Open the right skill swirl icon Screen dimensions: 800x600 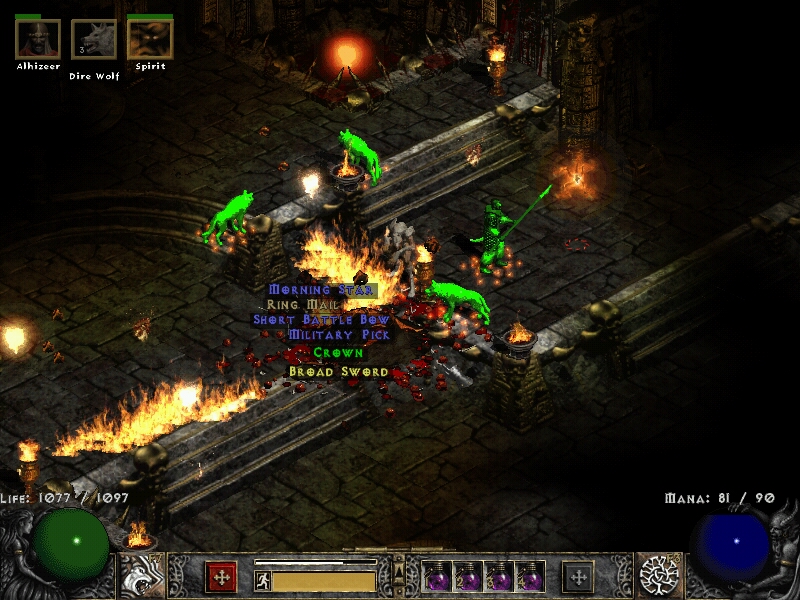pos(660,576)
